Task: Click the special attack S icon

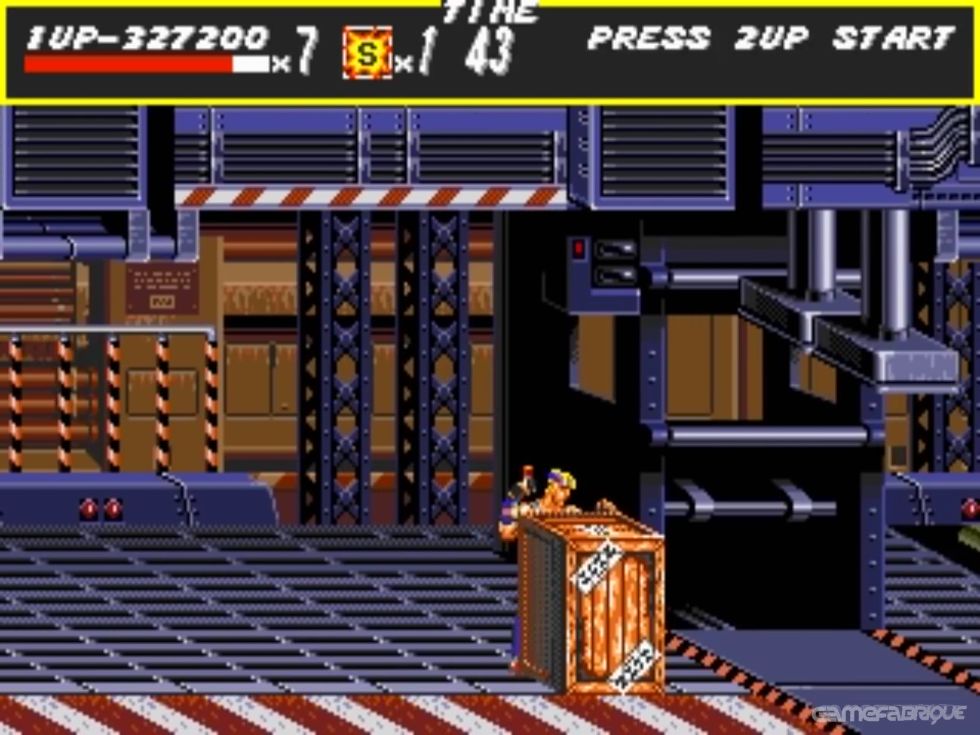Action: 367,54
